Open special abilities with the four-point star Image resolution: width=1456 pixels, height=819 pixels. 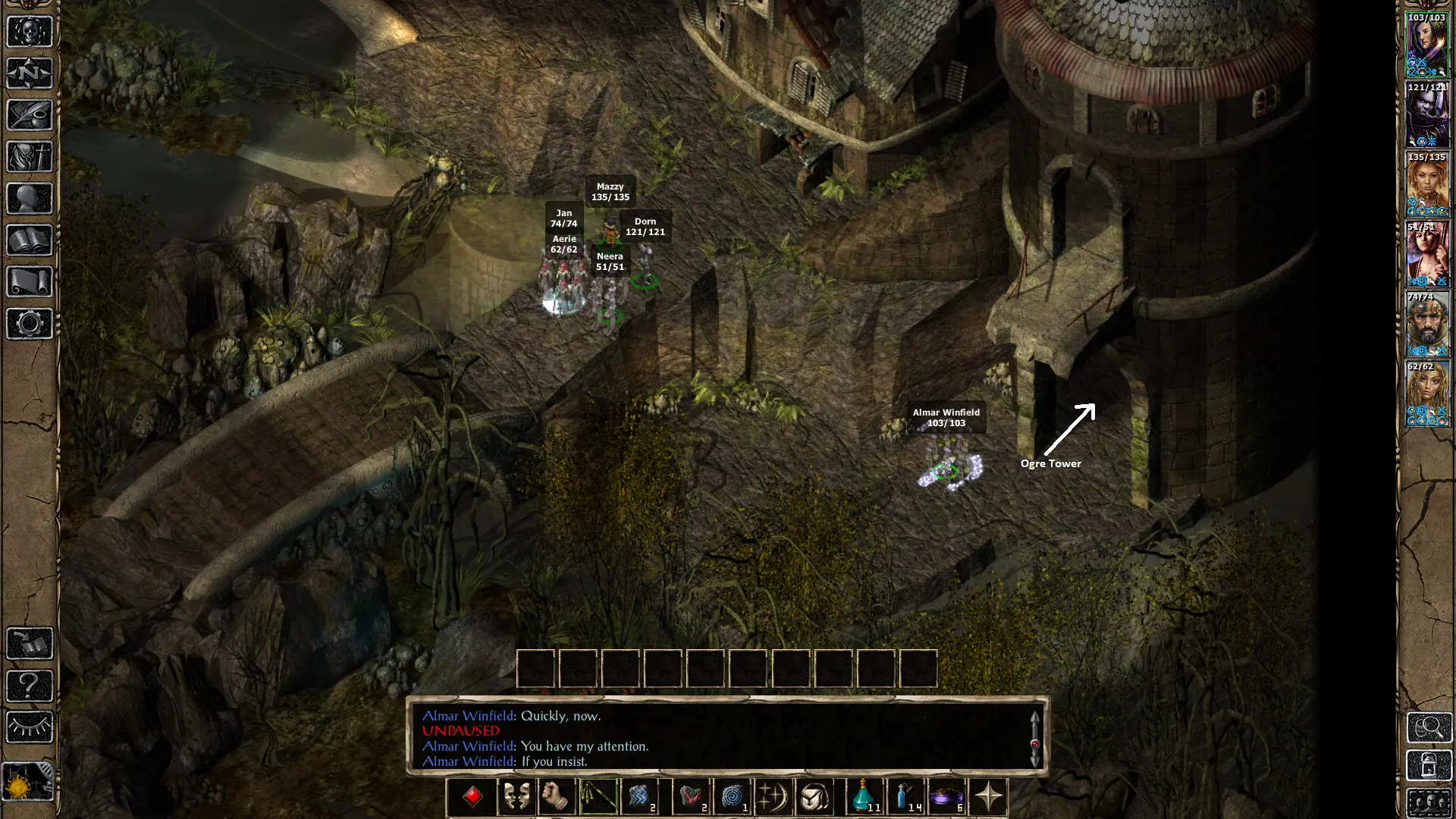[x=988, y=797]
